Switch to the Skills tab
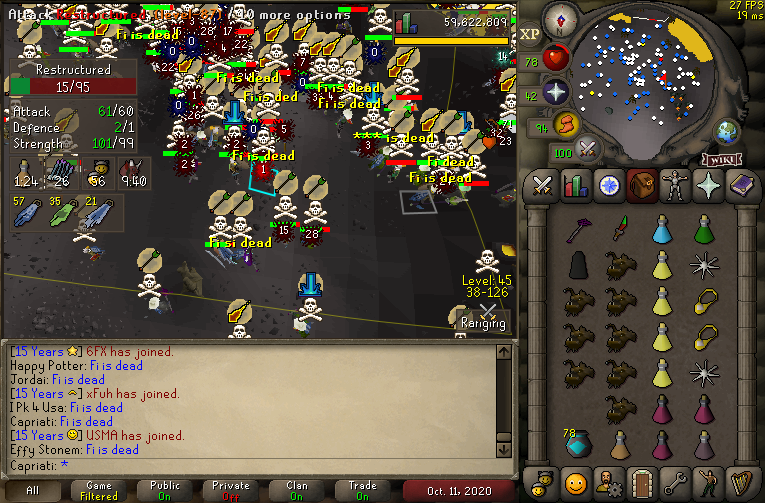This screenshot has height=503, width=765. (576, 186)
